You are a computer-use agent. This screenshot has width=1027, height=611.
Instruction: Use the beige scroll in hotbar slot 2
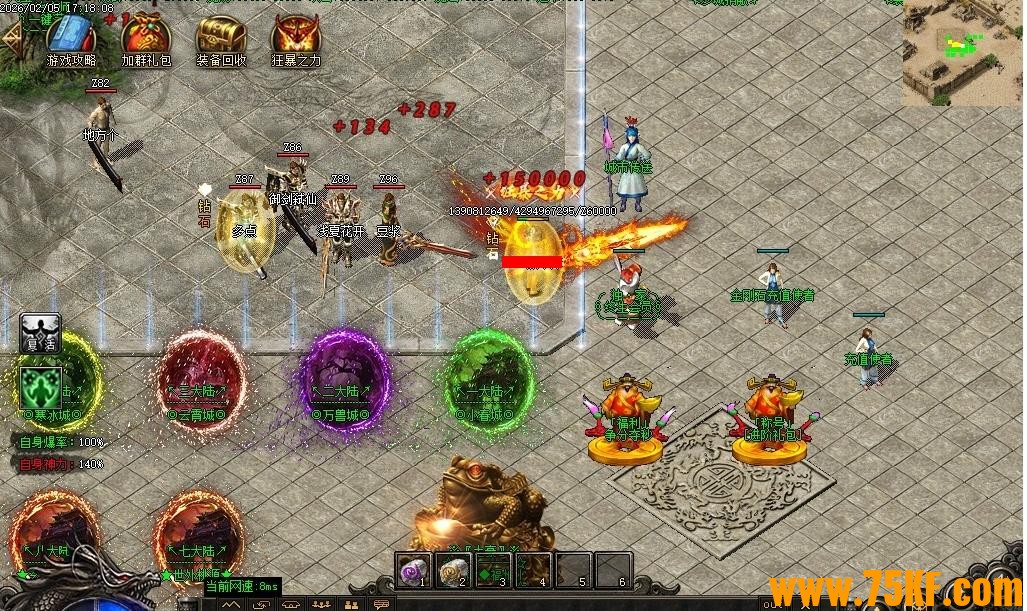coord(453,571)
